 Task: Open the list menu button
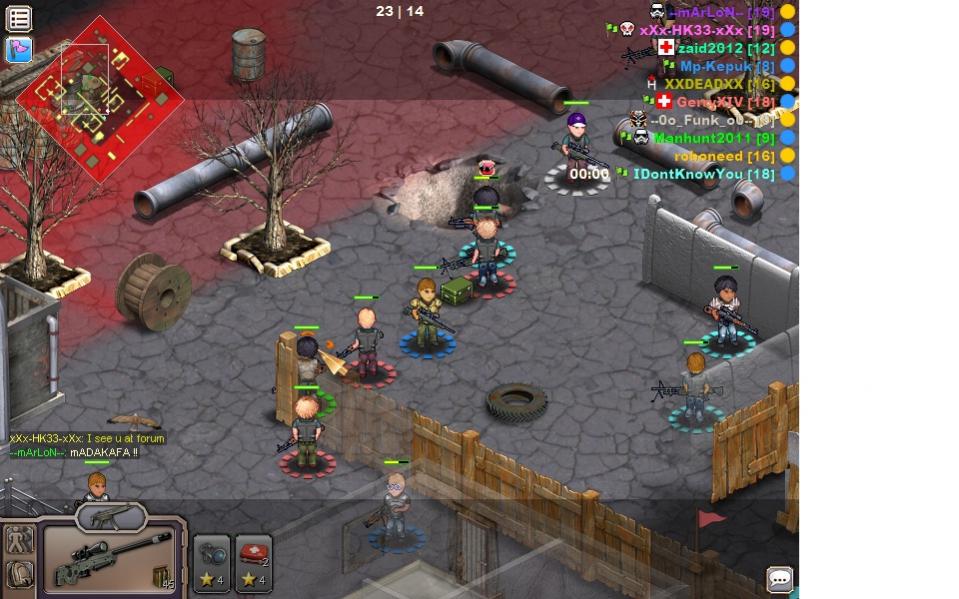(x=19, y=18)
